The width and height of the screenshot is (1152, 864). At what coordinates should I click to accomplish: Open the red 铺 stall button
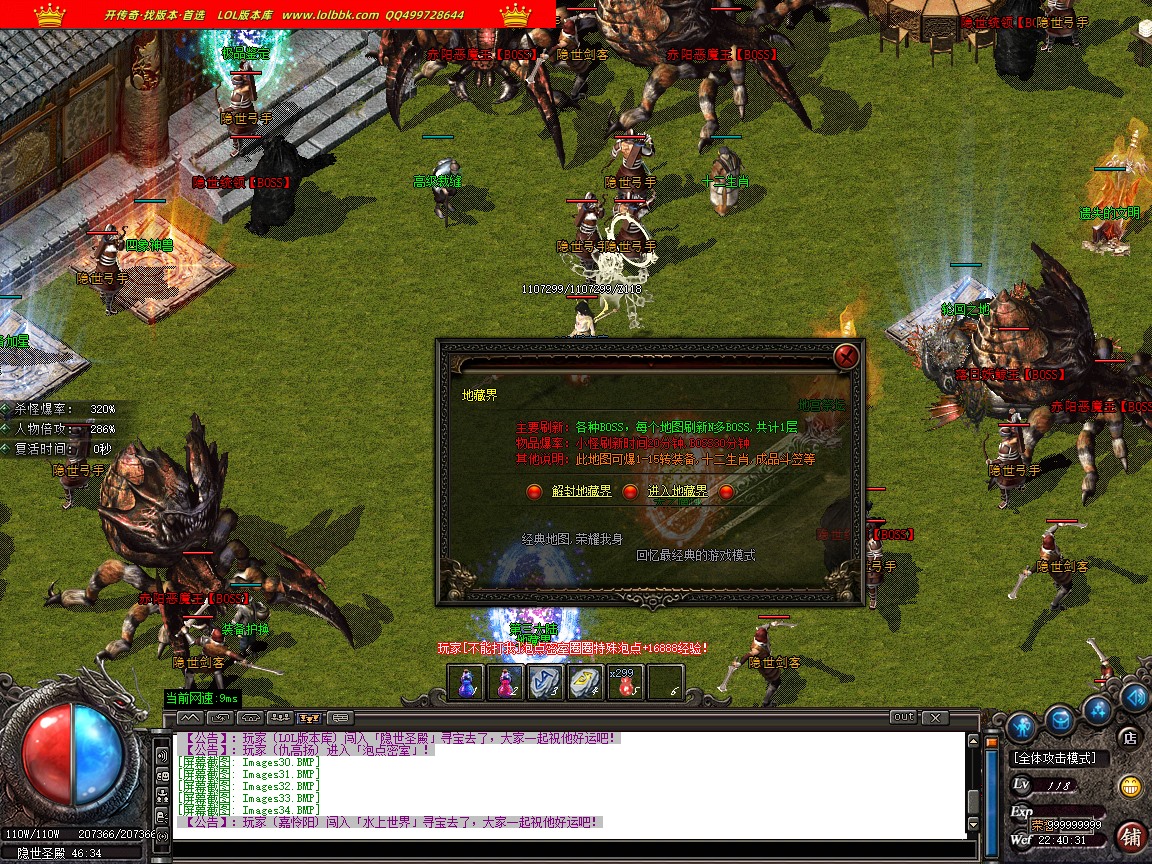tap(1132, 835)
